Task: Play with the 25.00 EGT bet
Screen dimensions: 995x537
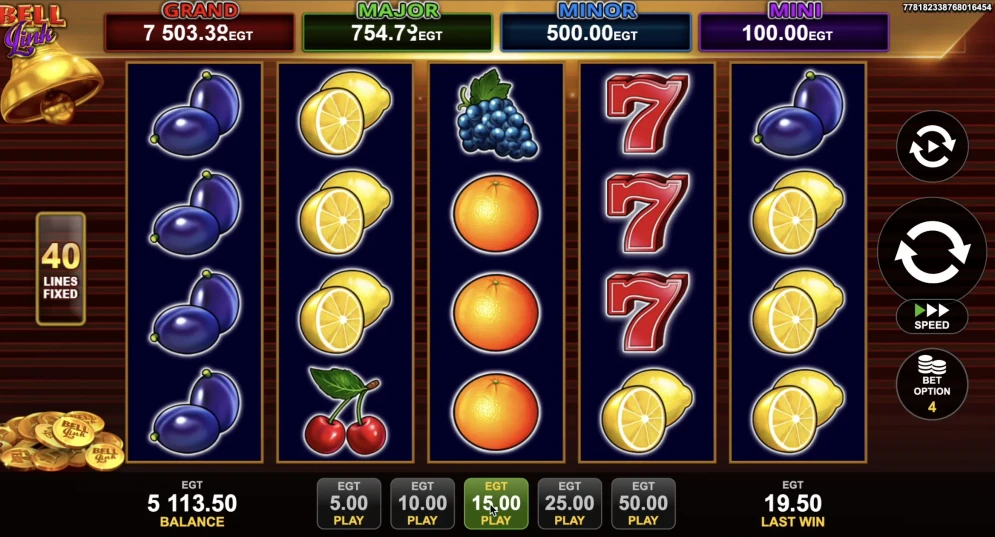Action: pos(569,503)
